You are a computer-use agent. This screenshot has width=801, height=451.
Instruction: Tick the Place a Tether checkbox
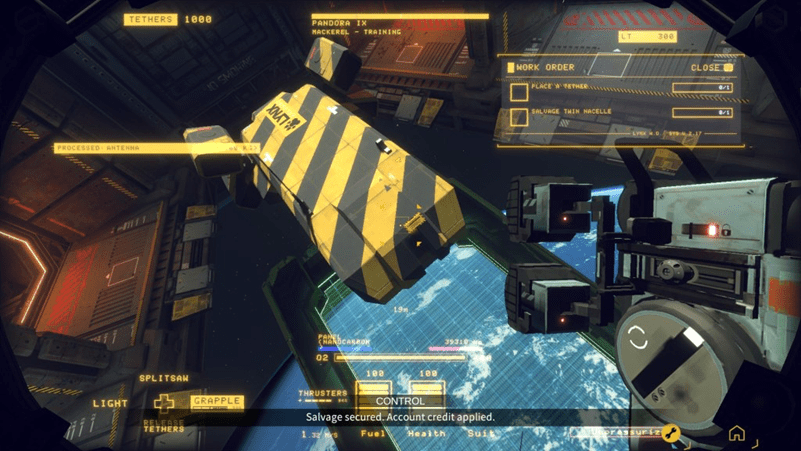pos(519,92)
